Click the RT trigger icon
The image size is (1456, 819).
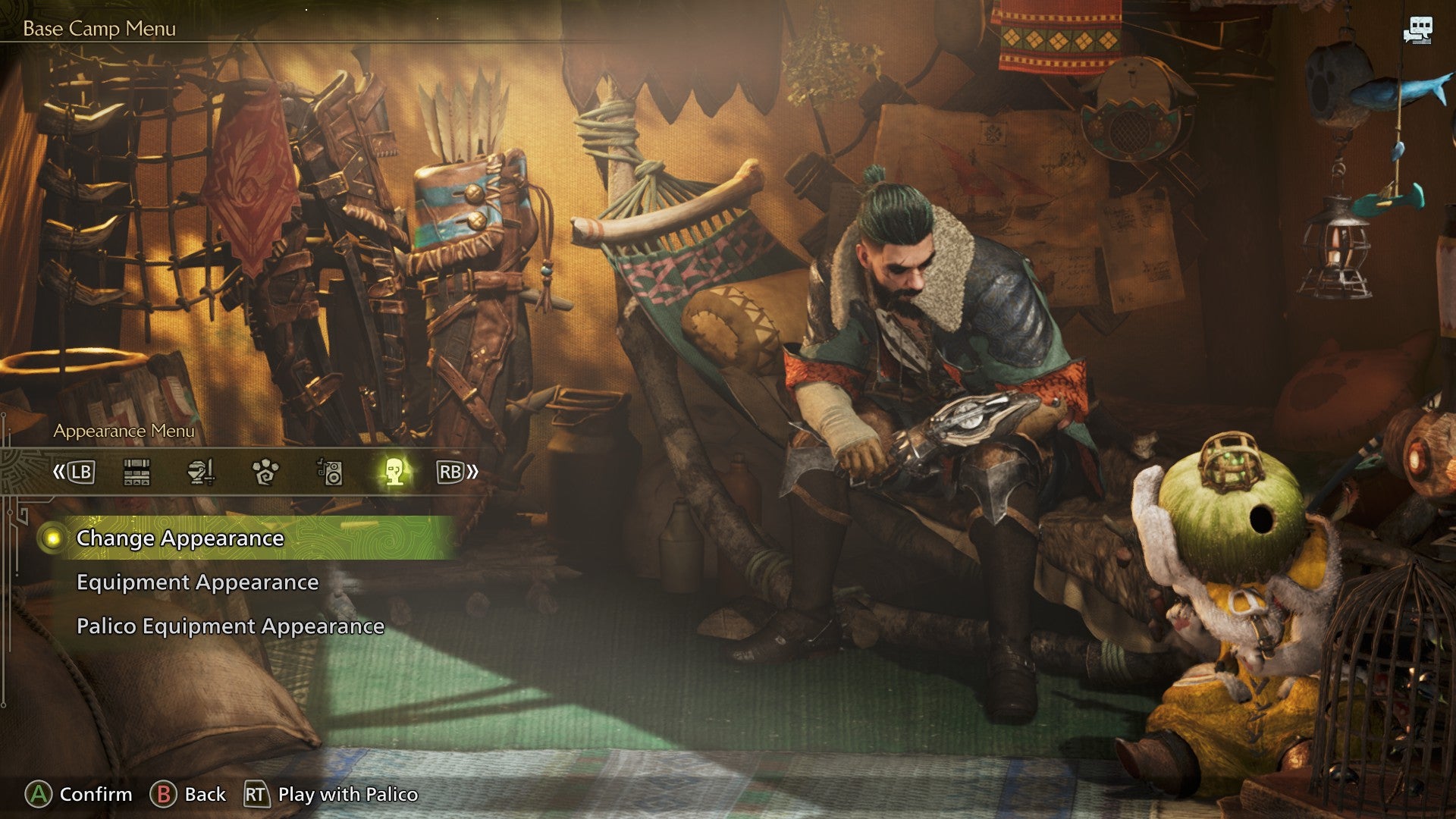[x=256, y=795]
